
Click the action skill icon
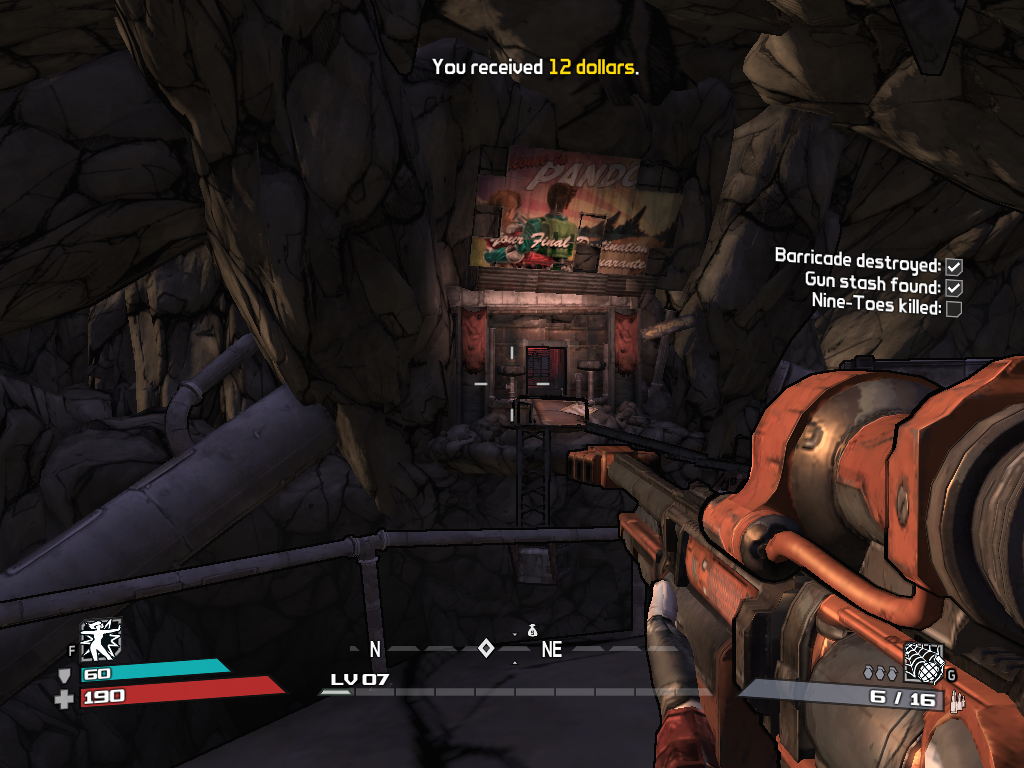pyautogui.click(x=100, y=641)
